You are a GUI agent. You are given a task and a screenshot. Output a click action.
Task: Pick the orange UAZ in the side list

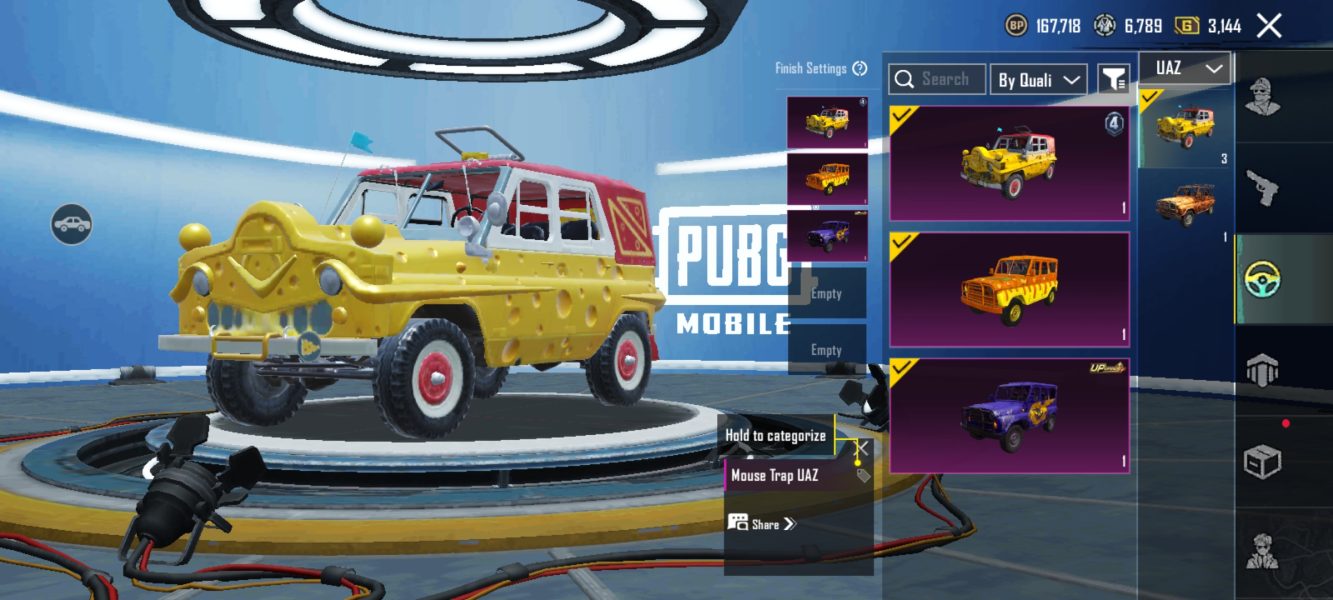click(x=1186, y=204)
